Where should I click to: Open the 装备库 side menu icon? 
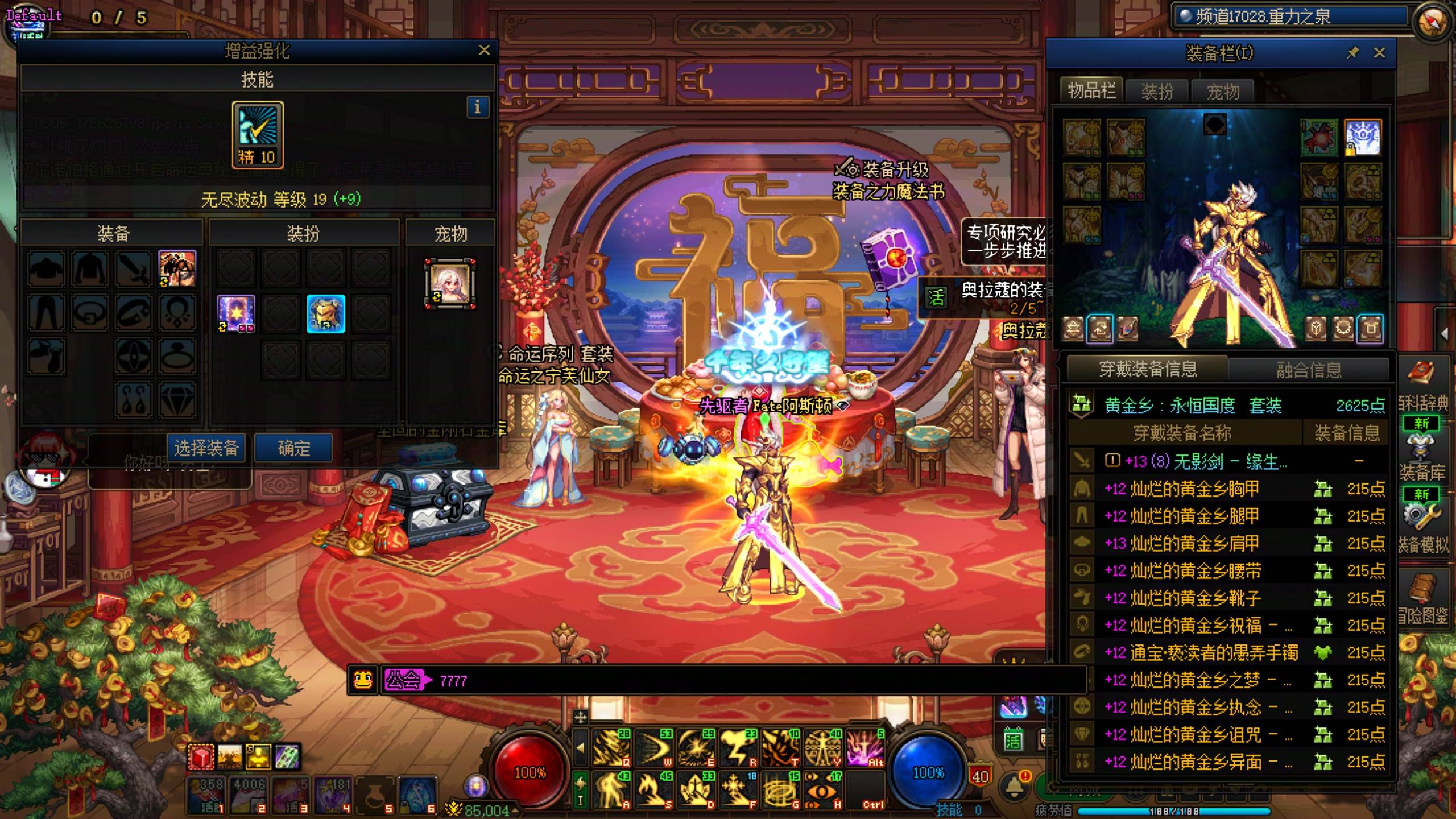[1422, 455]
